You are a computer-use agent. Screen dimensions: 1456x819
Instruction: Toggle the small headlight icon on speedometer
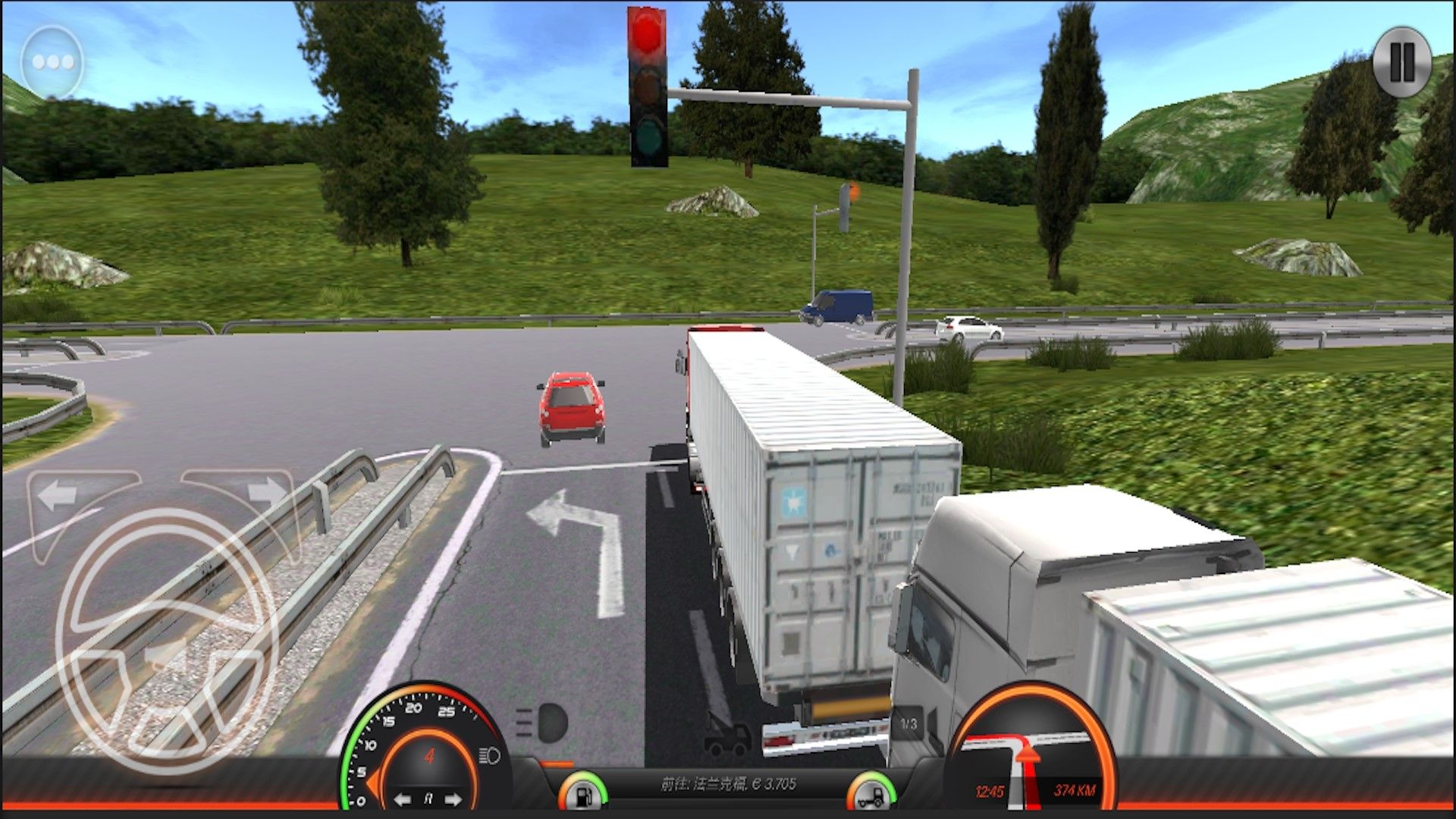[490, 756]
